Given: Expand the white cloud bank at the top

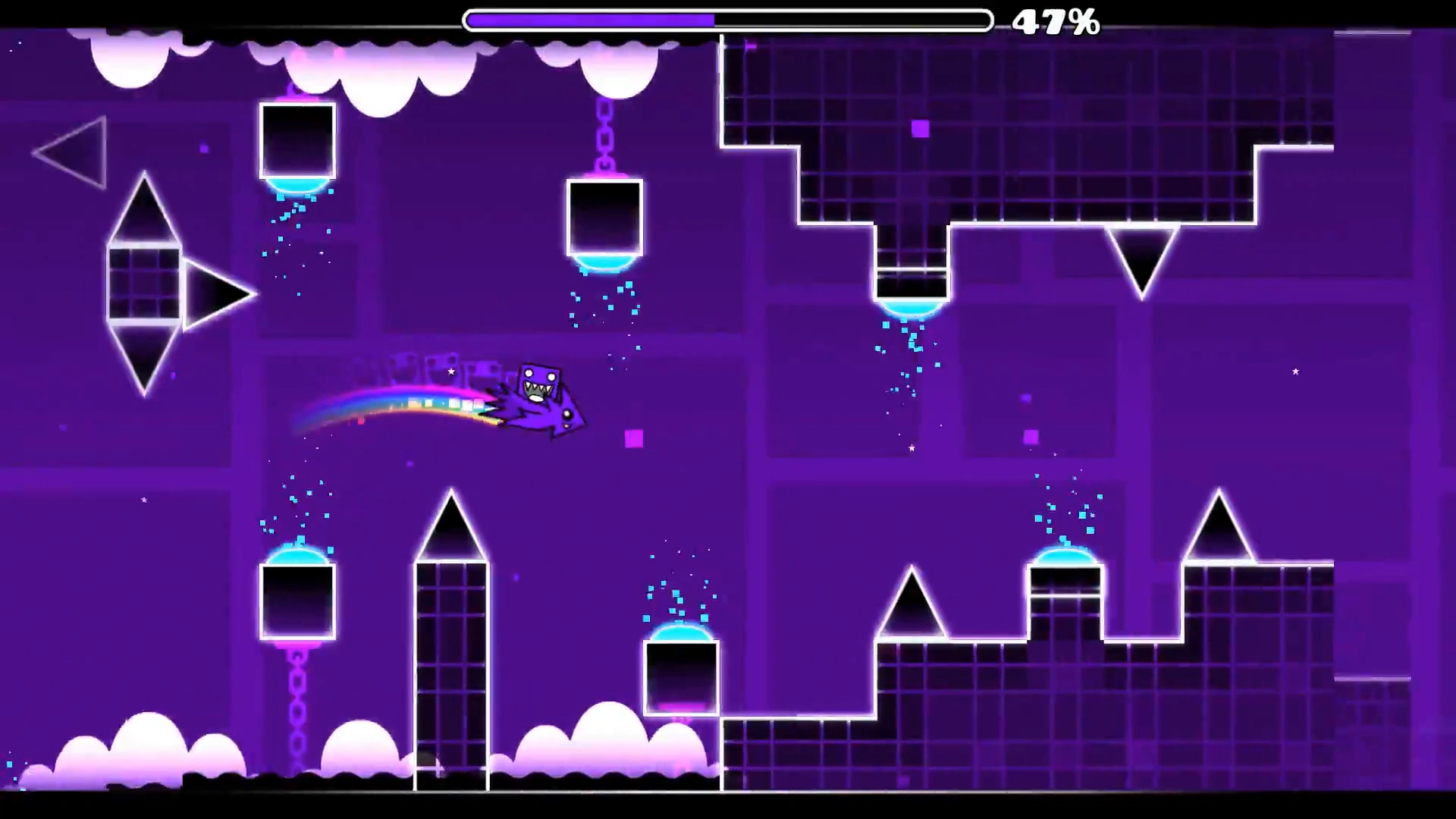Looking at the screenshot, I should (341, 61).
